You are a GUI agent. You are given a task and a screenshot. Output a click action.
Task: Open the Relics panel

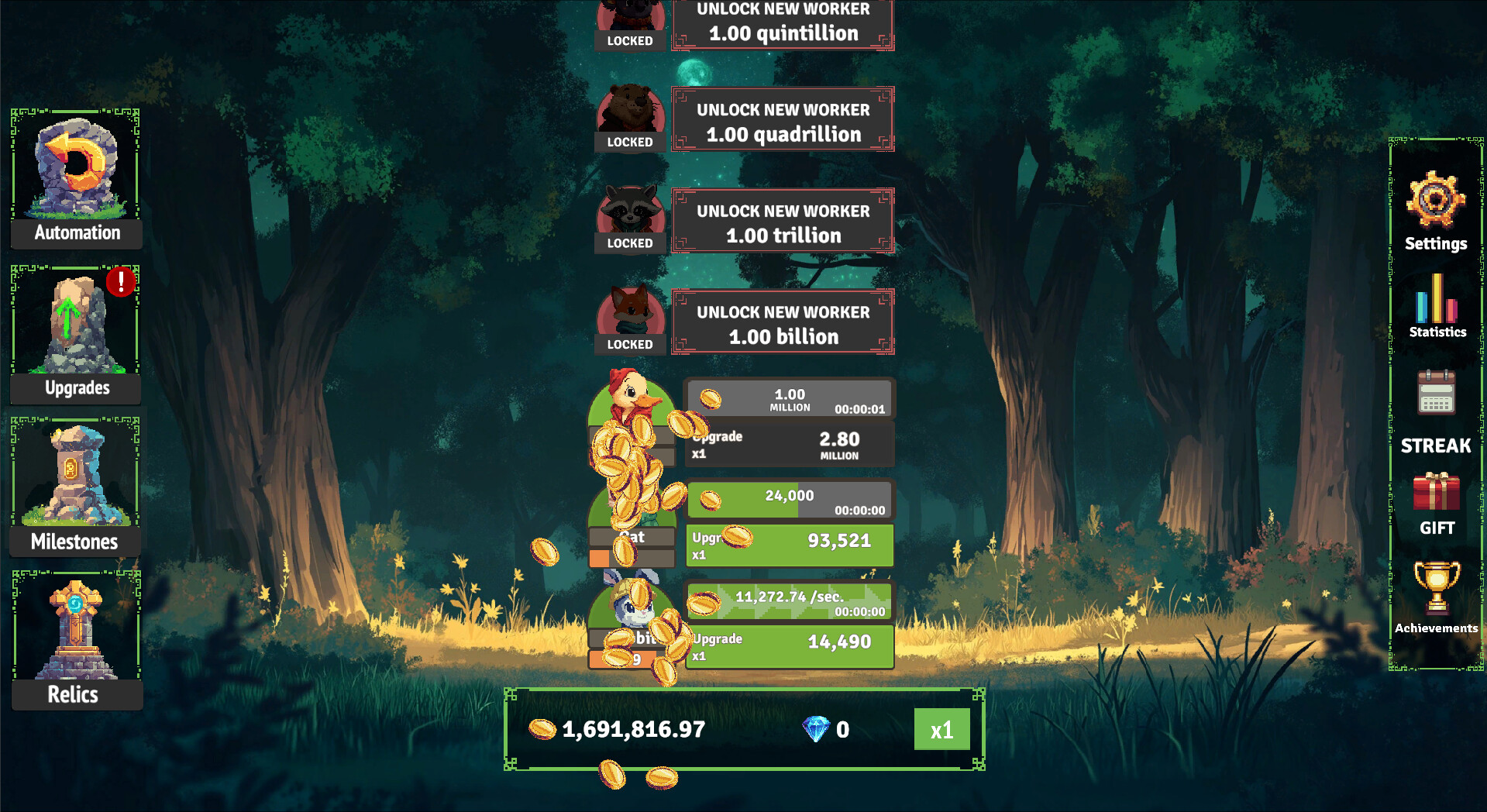pyautogui.click(x=75, y=635)
